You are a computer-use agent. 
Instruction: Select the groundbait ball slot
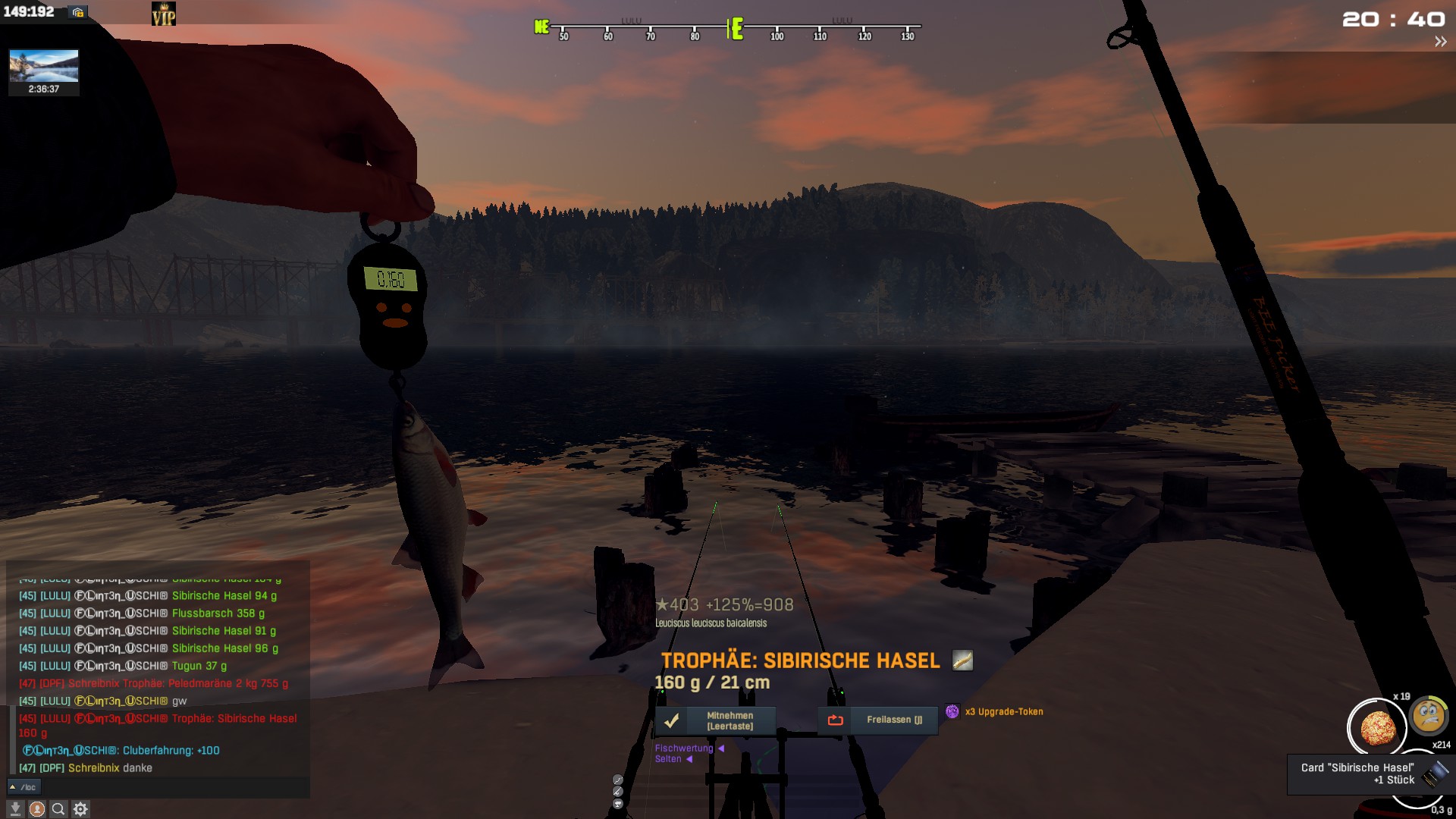[1376, 728]
